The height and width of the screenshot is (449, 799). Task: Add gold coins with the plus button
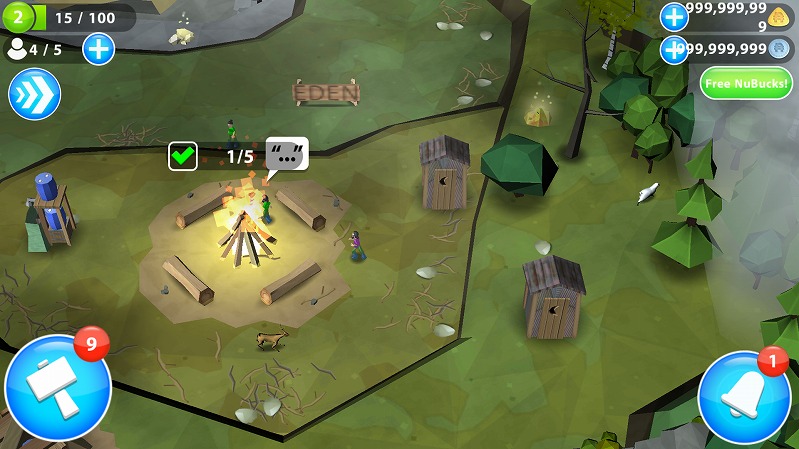click(x=674, y=16)
